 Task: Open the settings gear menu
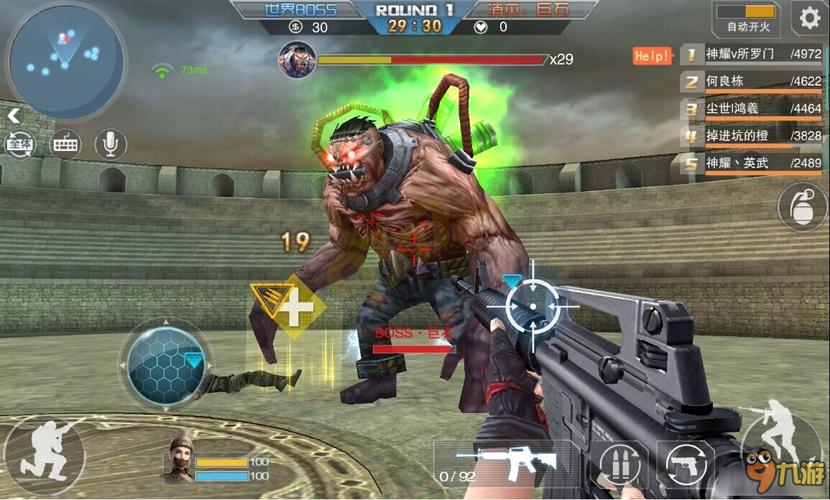807,17
